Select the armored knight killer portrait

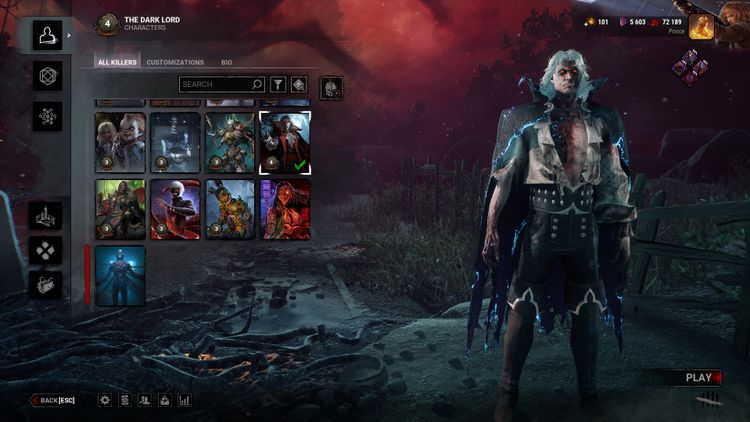click(230, 142)
